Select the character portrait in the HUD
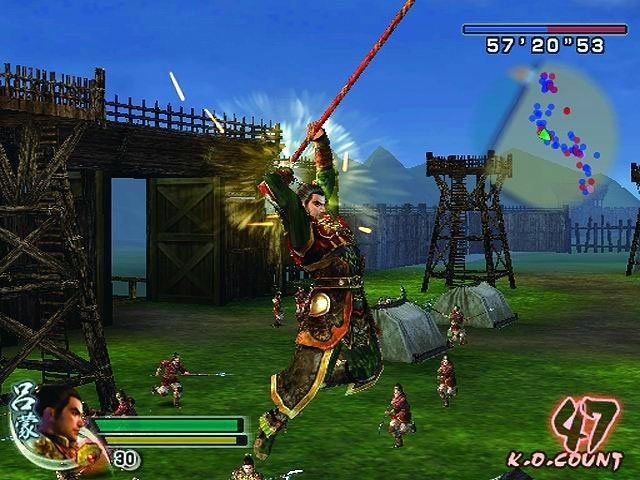640x480 pixels. tap(64, 420)
